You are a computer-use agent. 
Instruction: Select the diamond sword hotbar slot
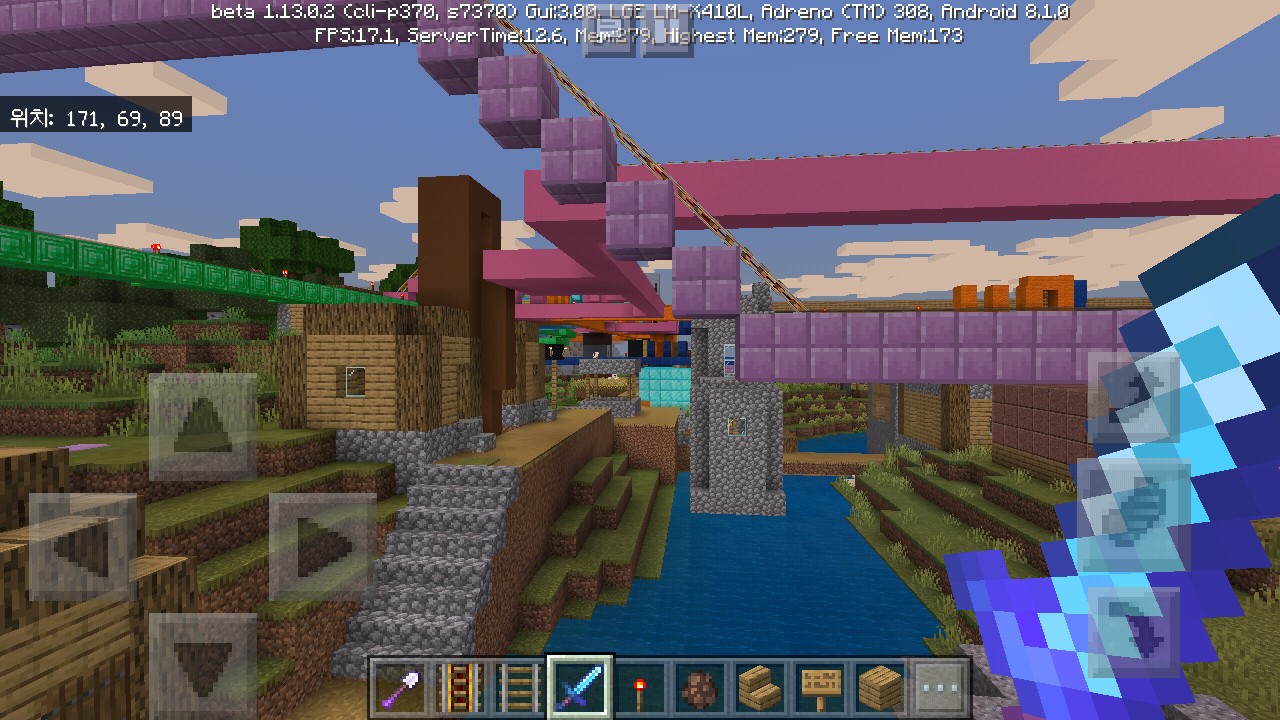tap(580, 688)
